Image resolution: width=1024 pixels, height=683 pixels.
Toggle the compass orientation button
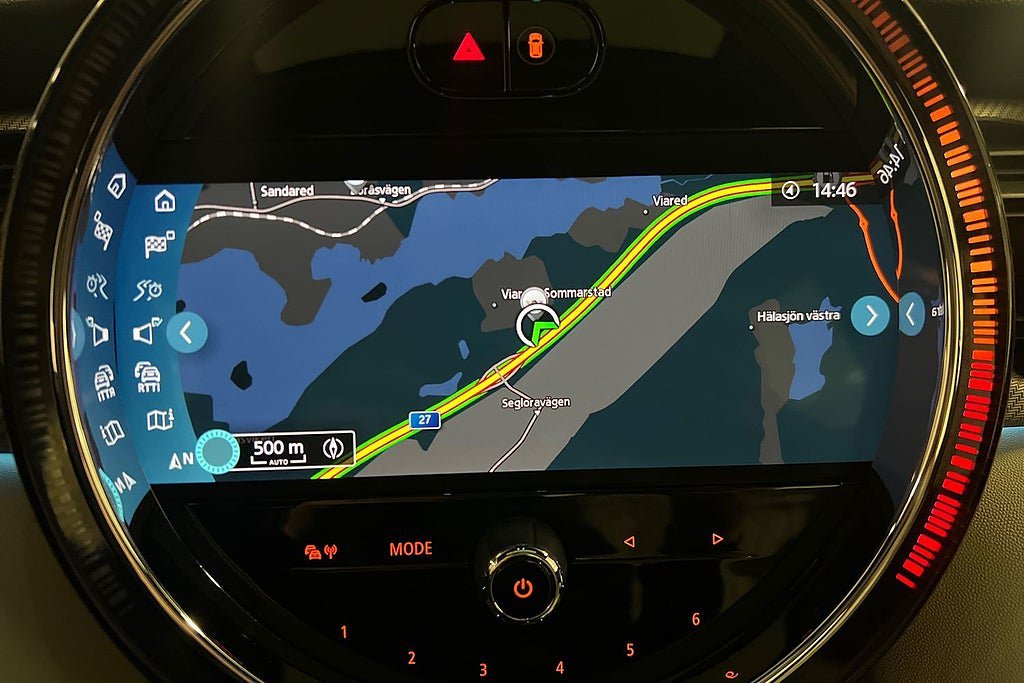(335, 449)
